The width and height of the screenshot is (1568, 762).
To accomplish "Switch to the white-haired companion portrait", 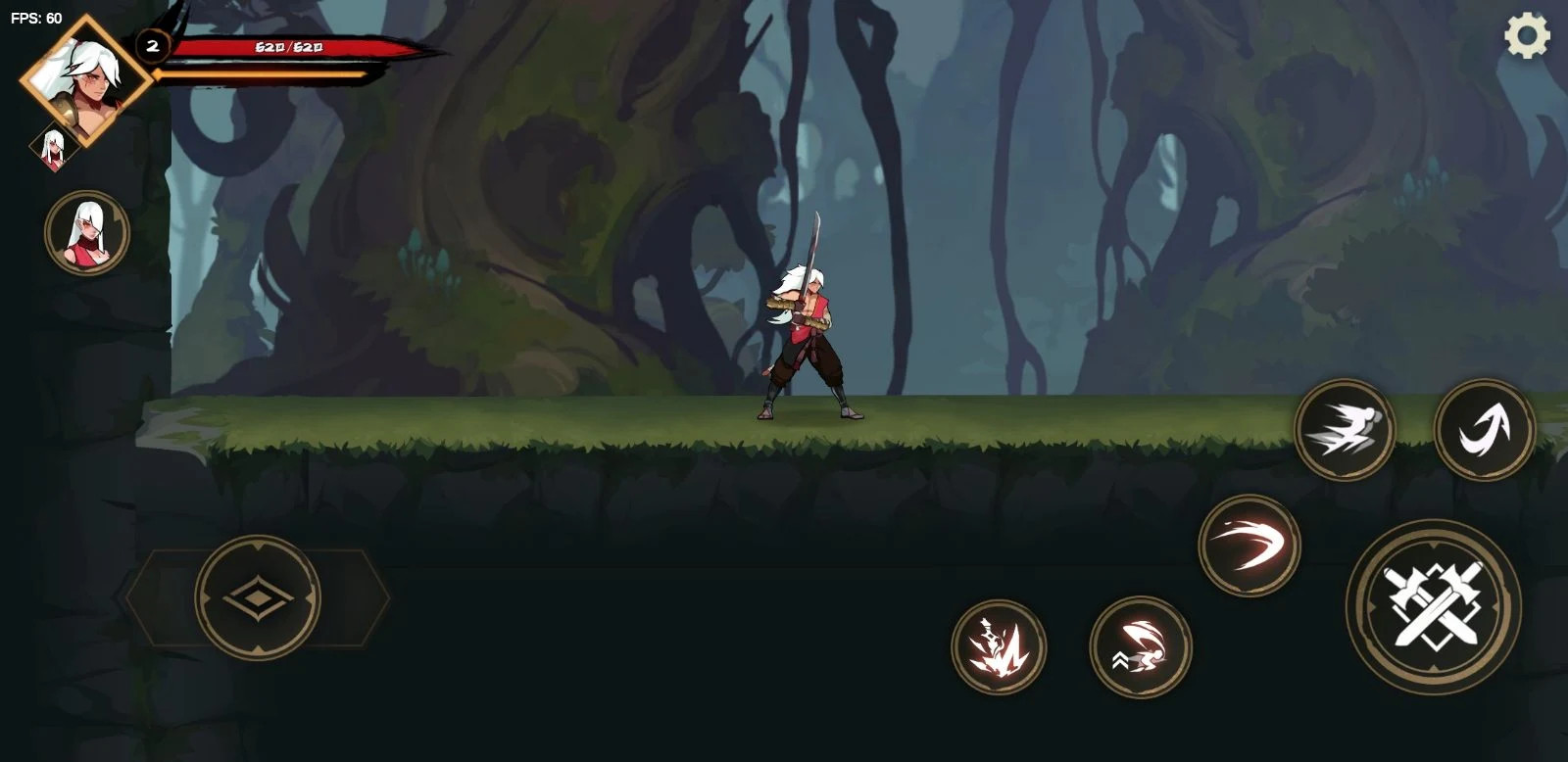I will [x=87, y=232].
